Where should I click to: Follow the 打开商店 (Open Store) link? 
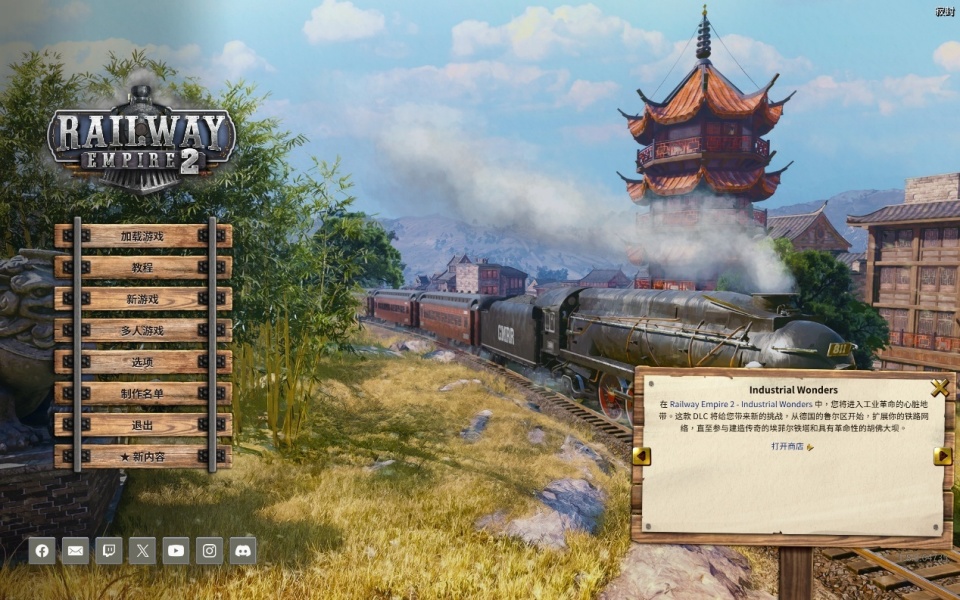[791, 447]
